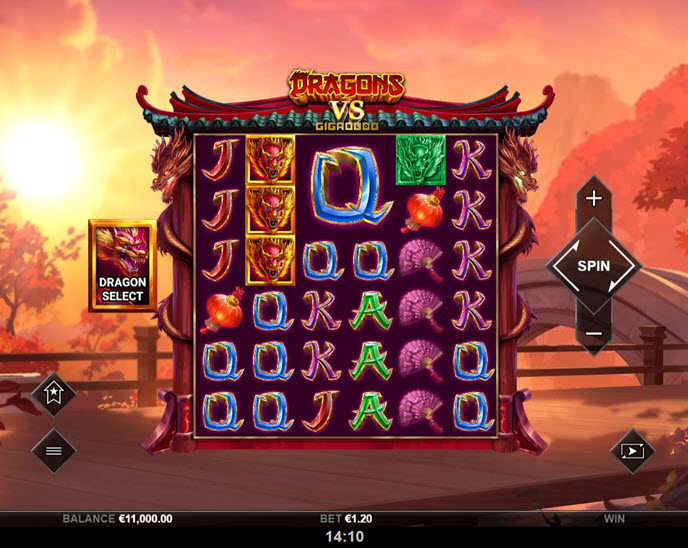The image size is (688, 548).
Task: Click the star feature button
Action: [54, 393]
